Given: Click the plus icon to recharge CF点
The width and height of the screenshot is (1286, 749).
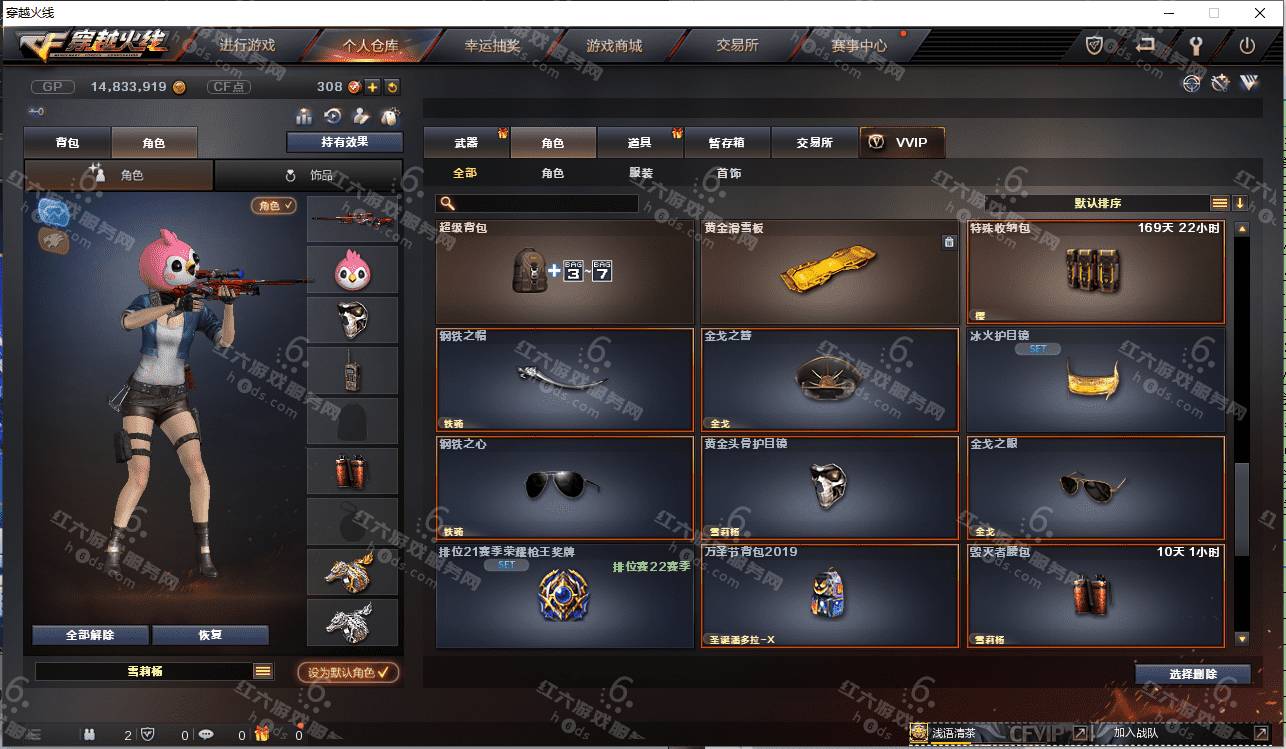Looking at the screenshot, I should pos(372,87).
